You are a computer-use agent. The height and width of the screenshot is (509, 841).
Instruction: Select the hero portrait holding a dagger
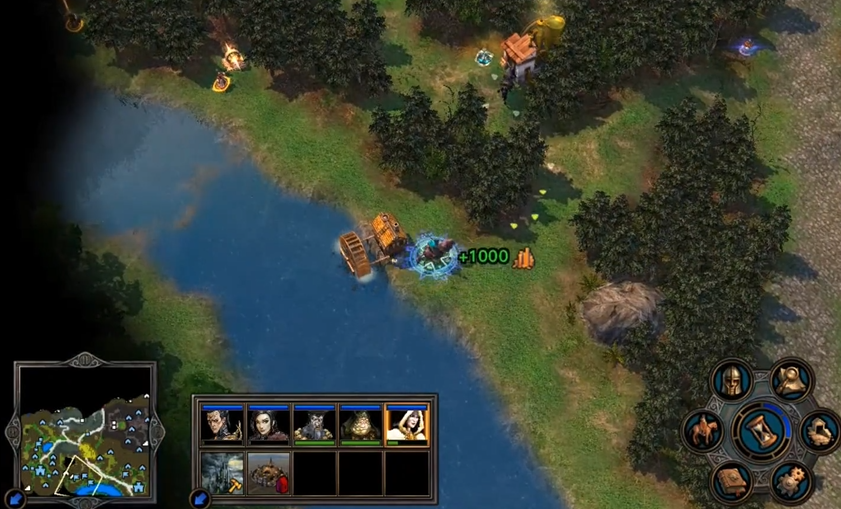click(x=222, y=426)
